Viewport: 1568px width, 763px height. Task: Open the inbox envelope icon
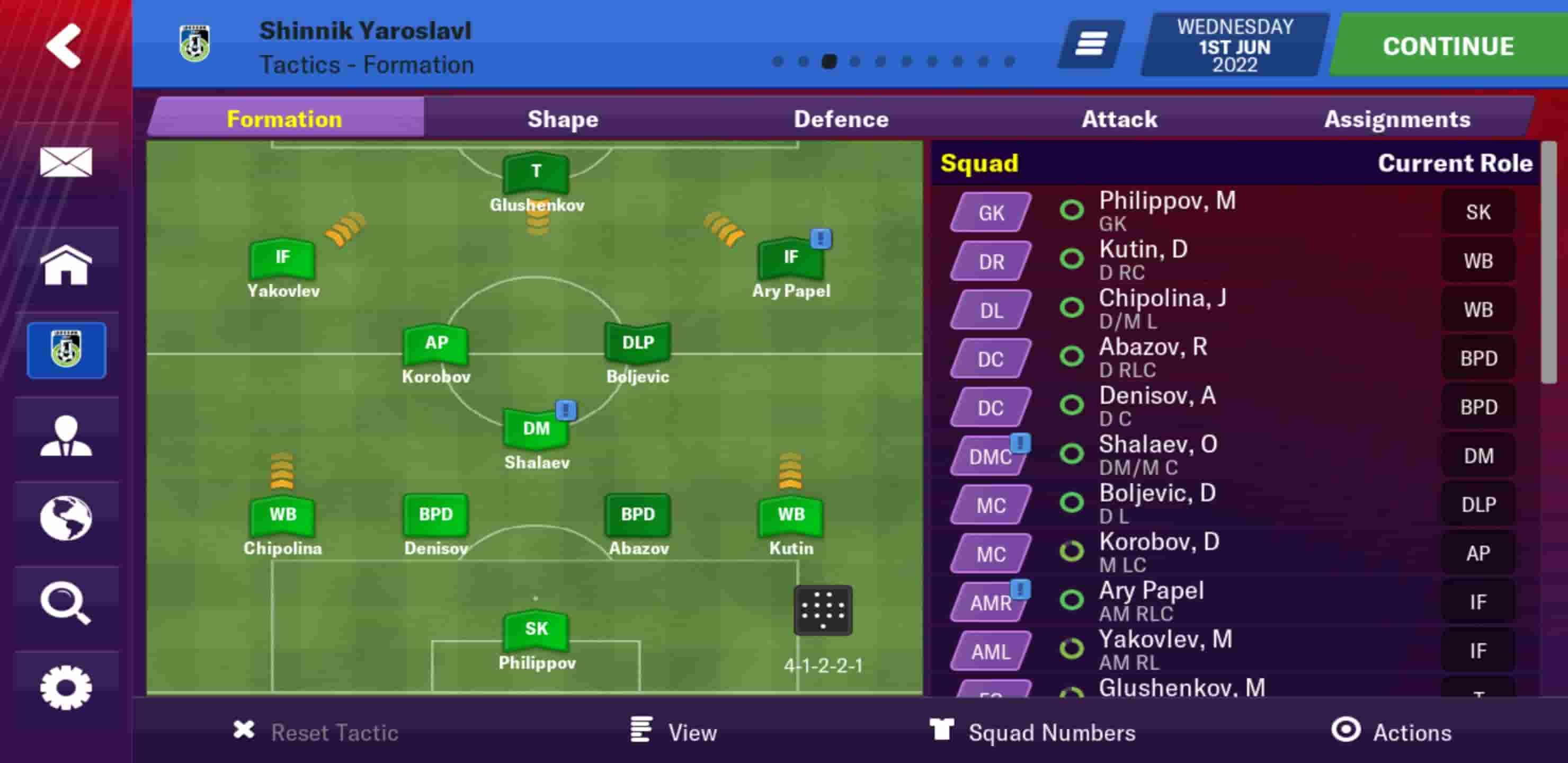click(x=66, y=162)
